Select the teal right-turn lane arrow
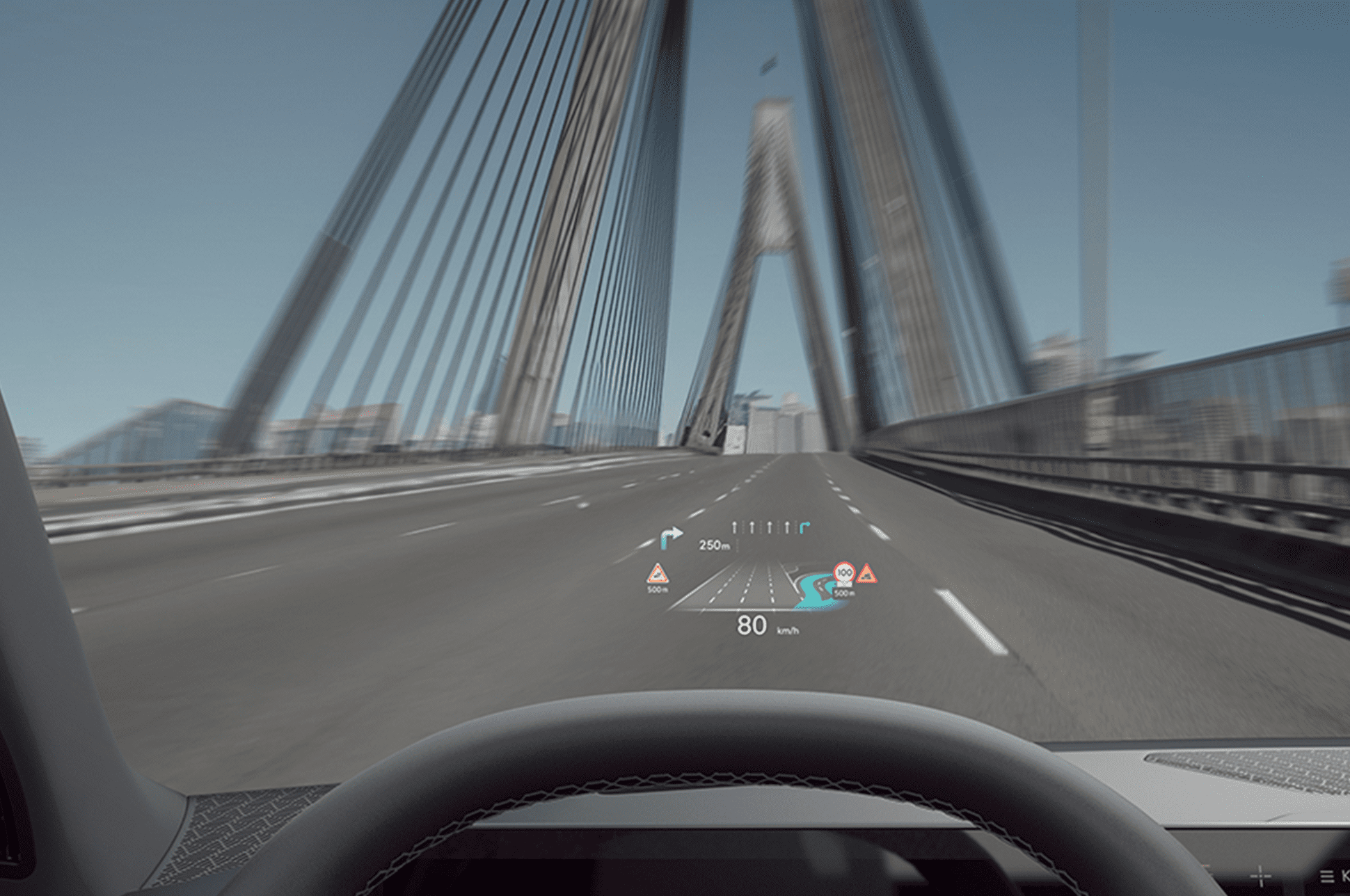Screen dimensions: 1350x896 804,528
